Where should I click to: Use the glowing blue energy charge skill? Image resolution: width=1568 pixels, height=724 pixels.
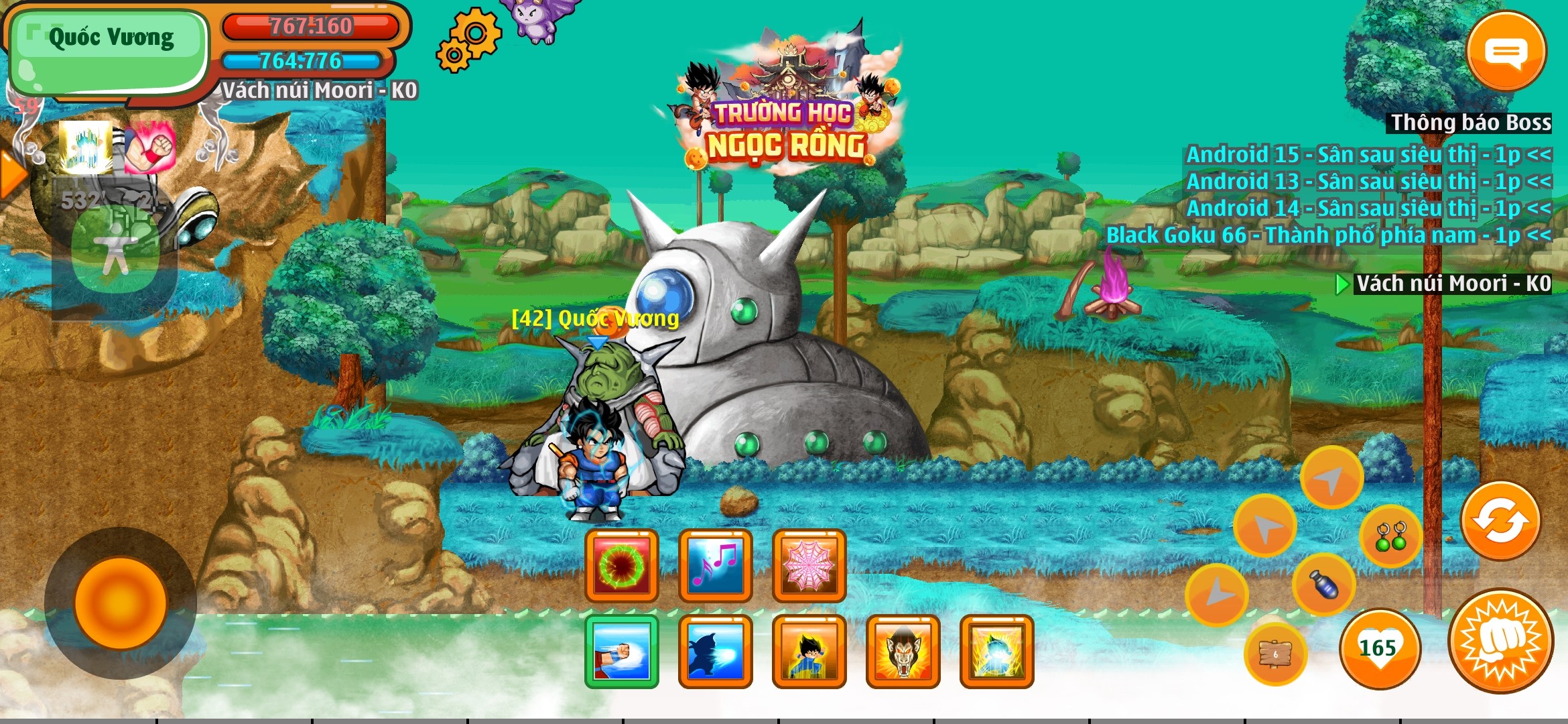[x=996, y=652]
